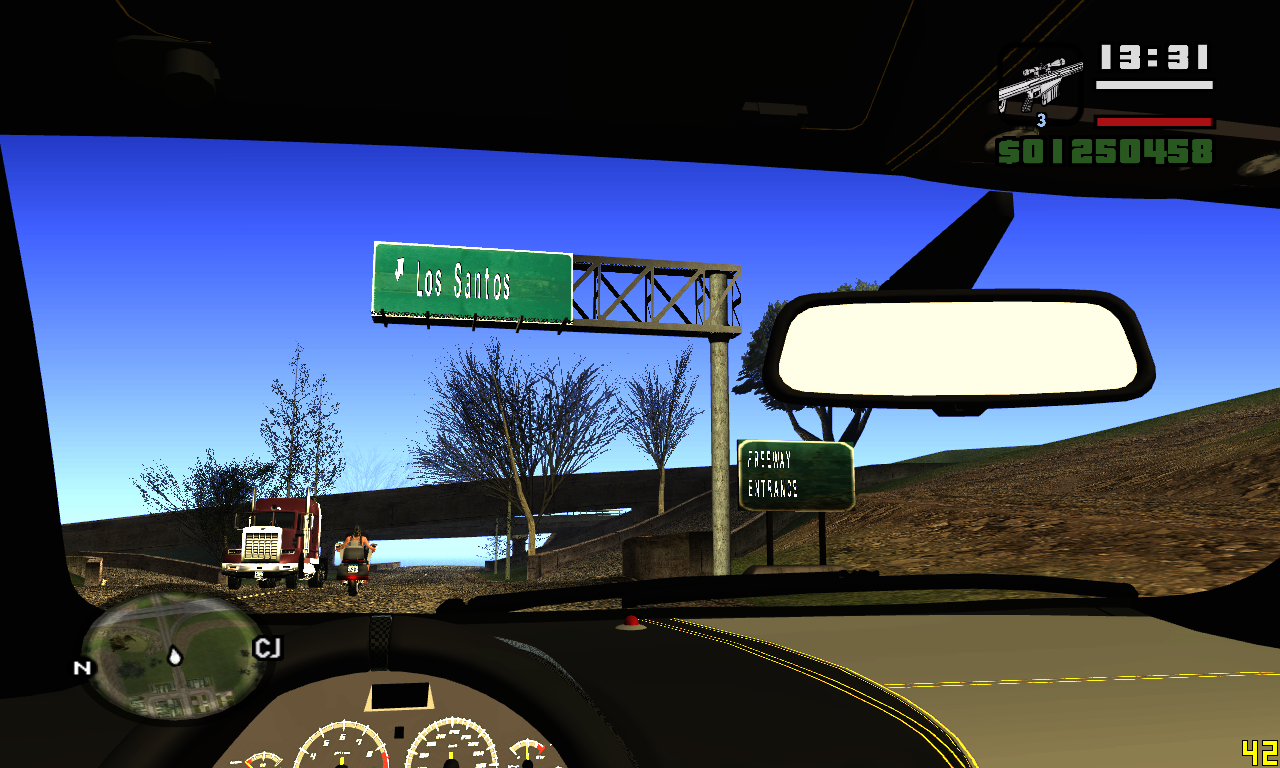Click the red health bar
The height and width of the screenshot is (768, 1280).
[x=1155, y=120]
